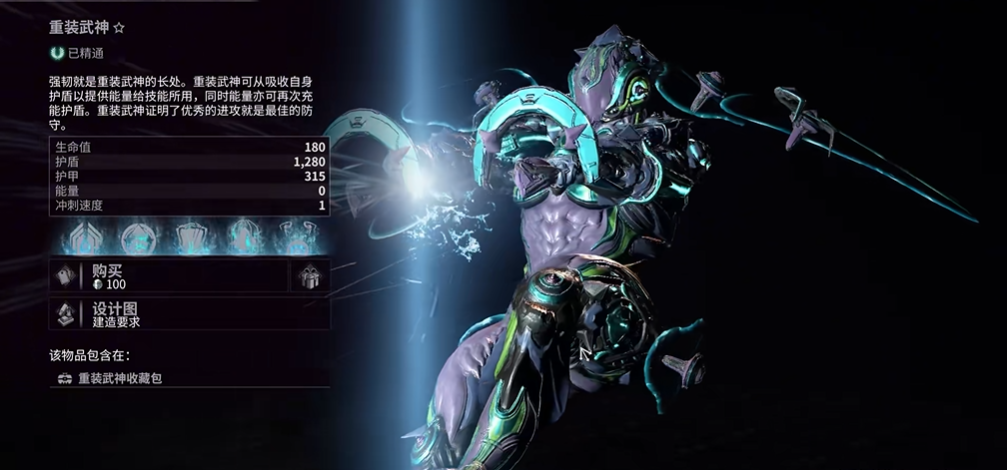Viewport: 1007px width, 470px height.
Task: Open the 设计图 build requirements
Action: tap(189, 314)
